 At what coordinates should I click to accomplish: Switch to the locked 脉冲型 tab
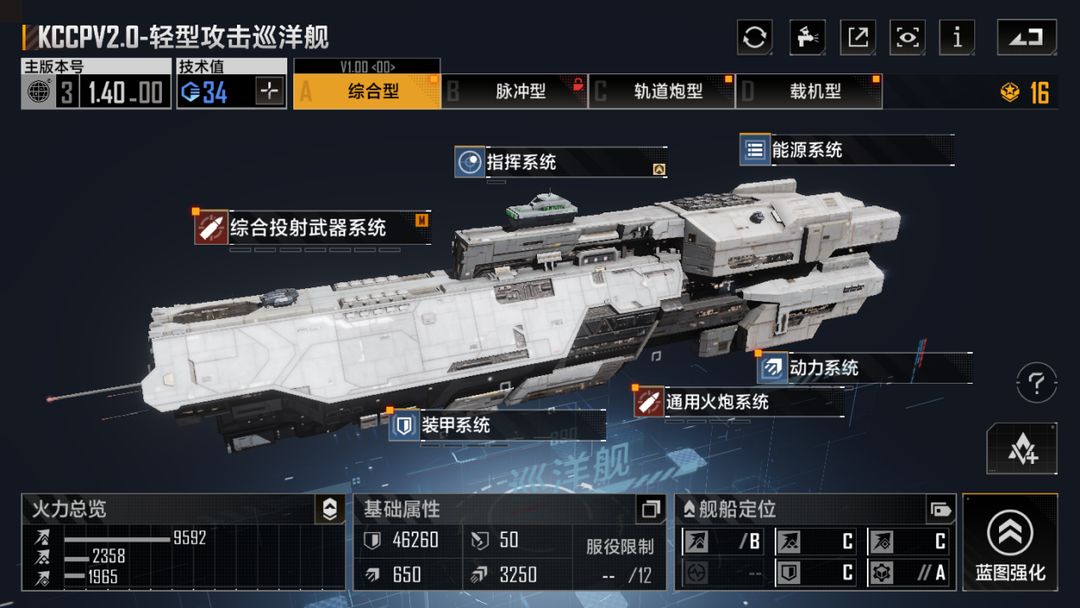coord(514,91)
